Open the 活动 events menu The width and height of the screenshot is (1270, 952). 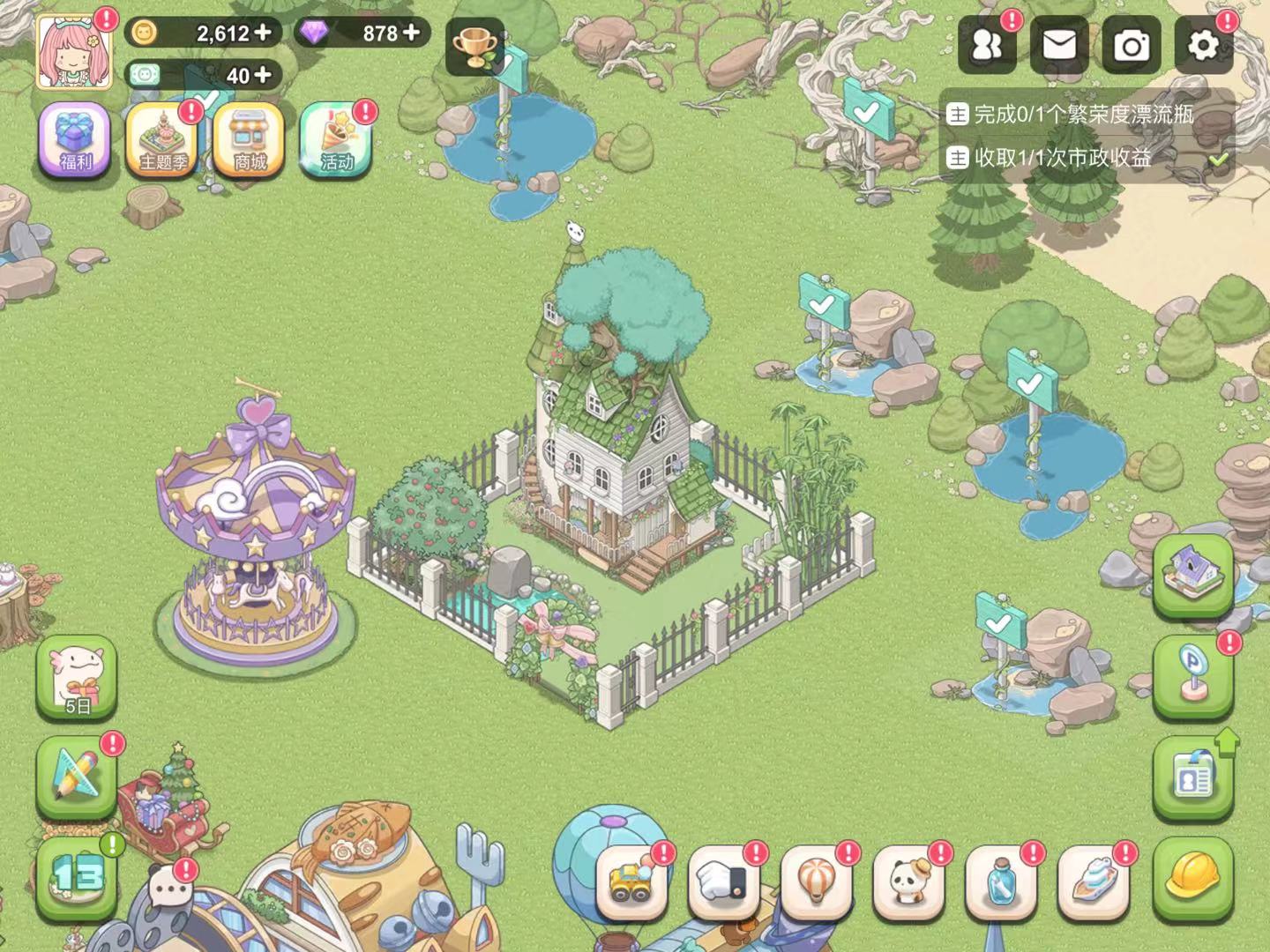(337, 139)
